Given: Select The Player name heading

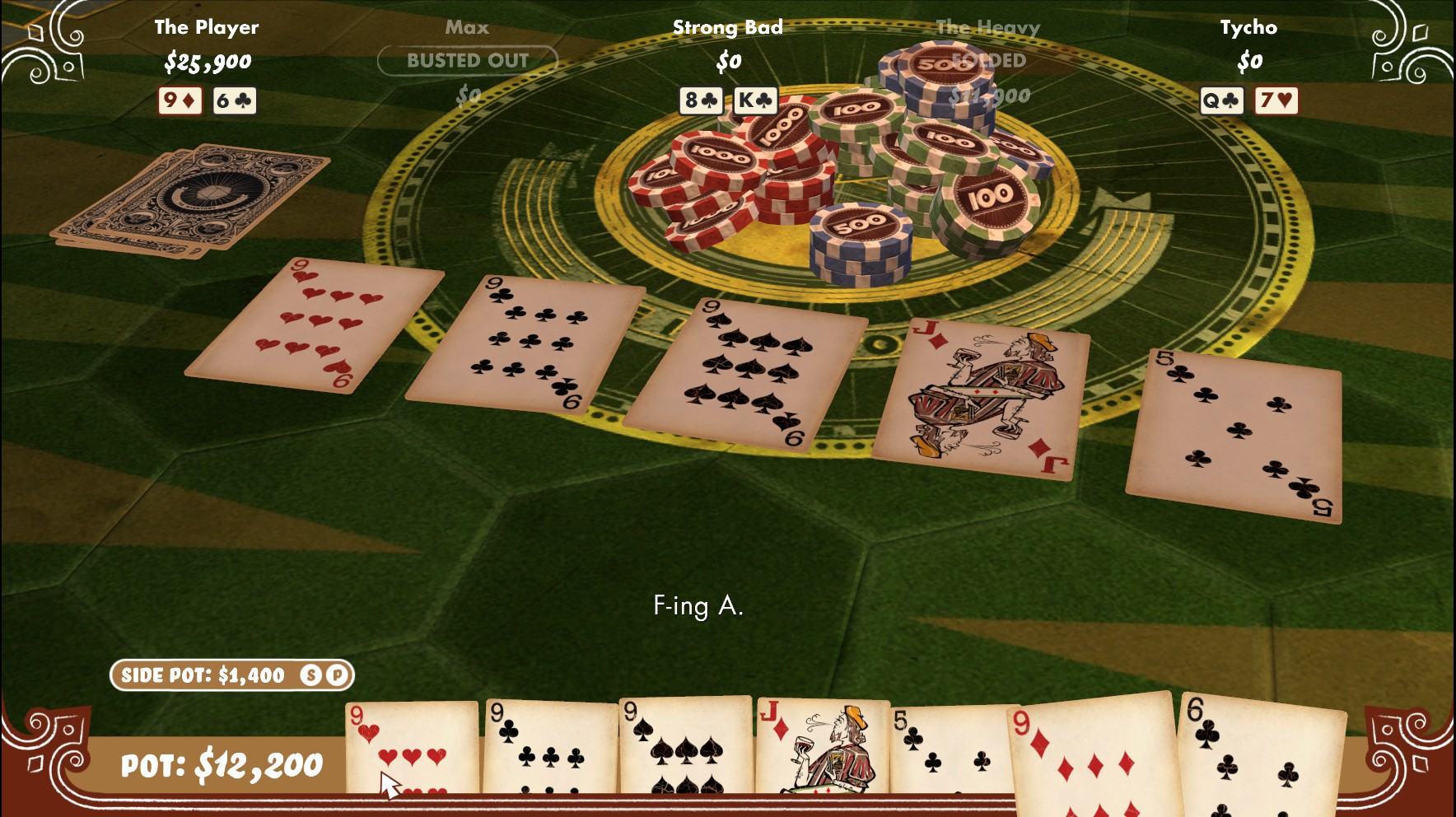Looking at the screenshot, I should (208, 26).
